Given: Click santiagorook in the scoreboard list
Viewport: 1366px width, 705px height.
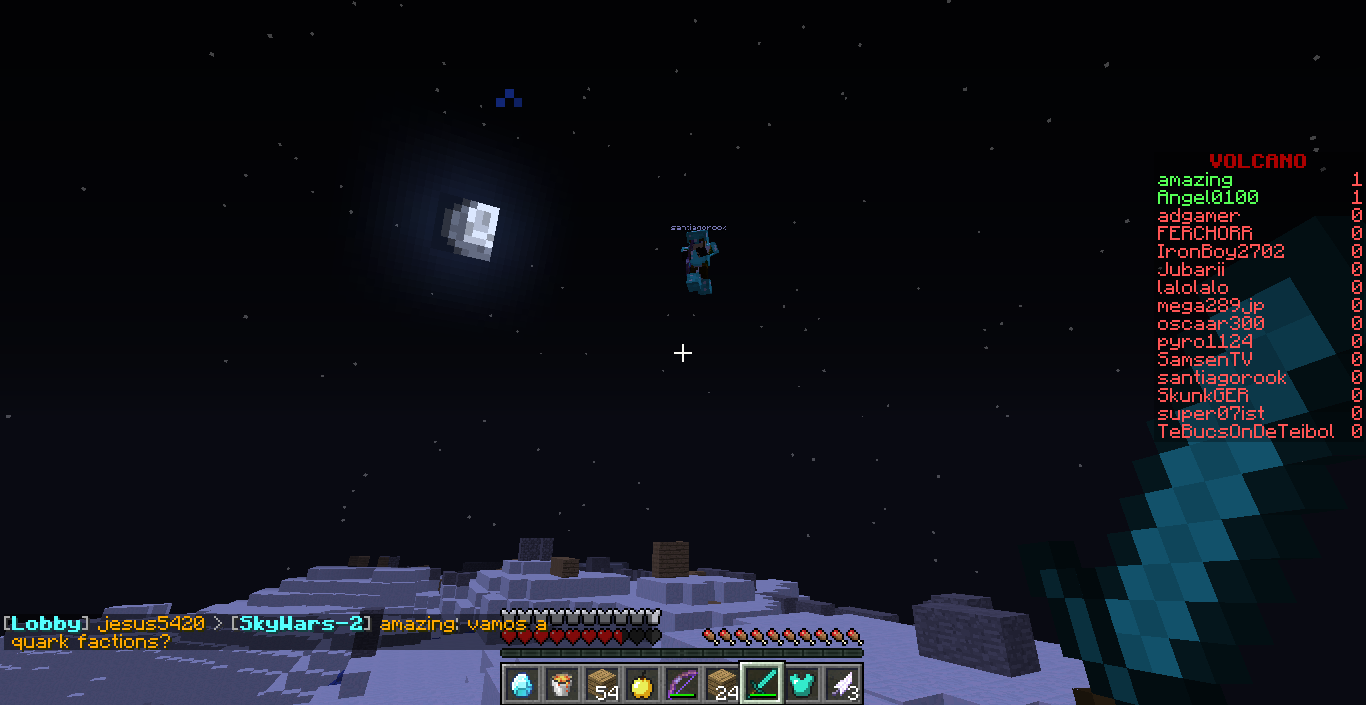Looking at the screenshot, I should coord(1221,378).
